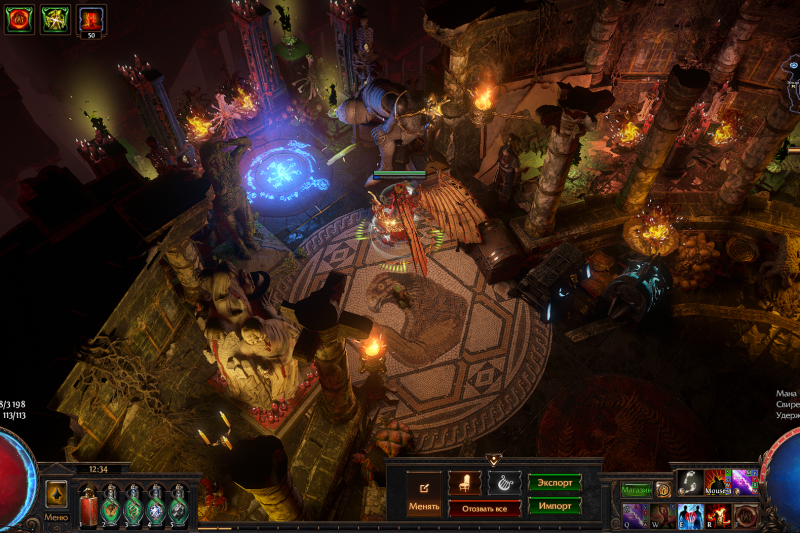Collapse the hideout panel arrow

(493, 460)
